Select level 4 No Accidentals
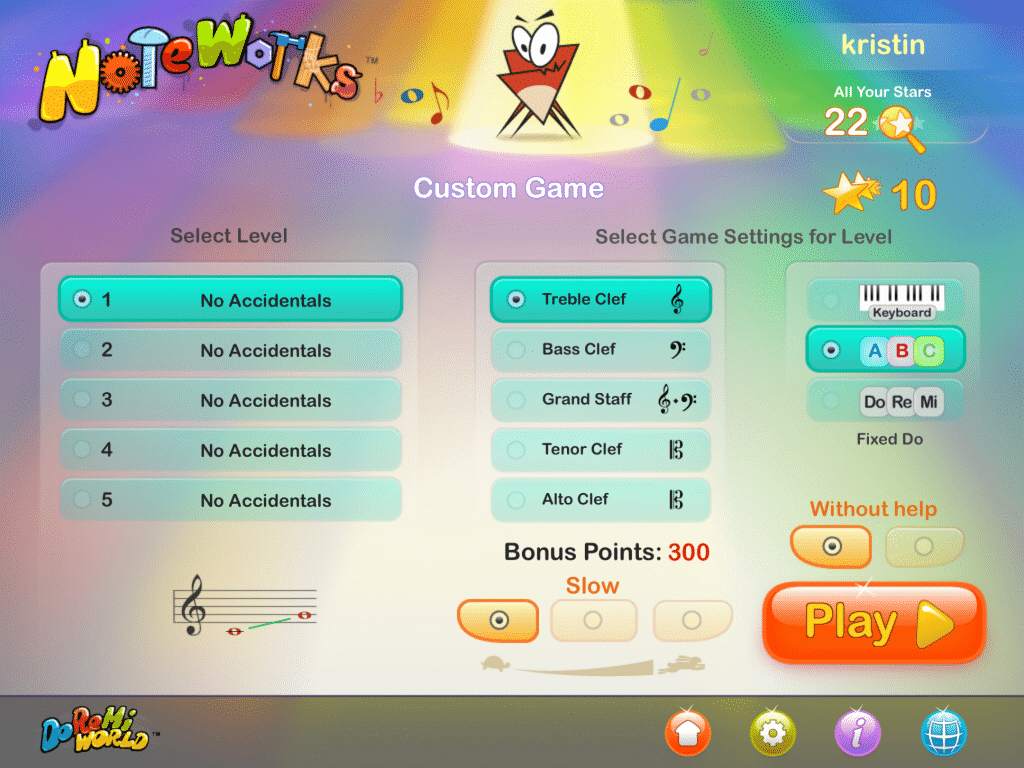Image resolution: width=1024 pixels, height=768 pixels. pyautogui.click(x=230, y=450)
